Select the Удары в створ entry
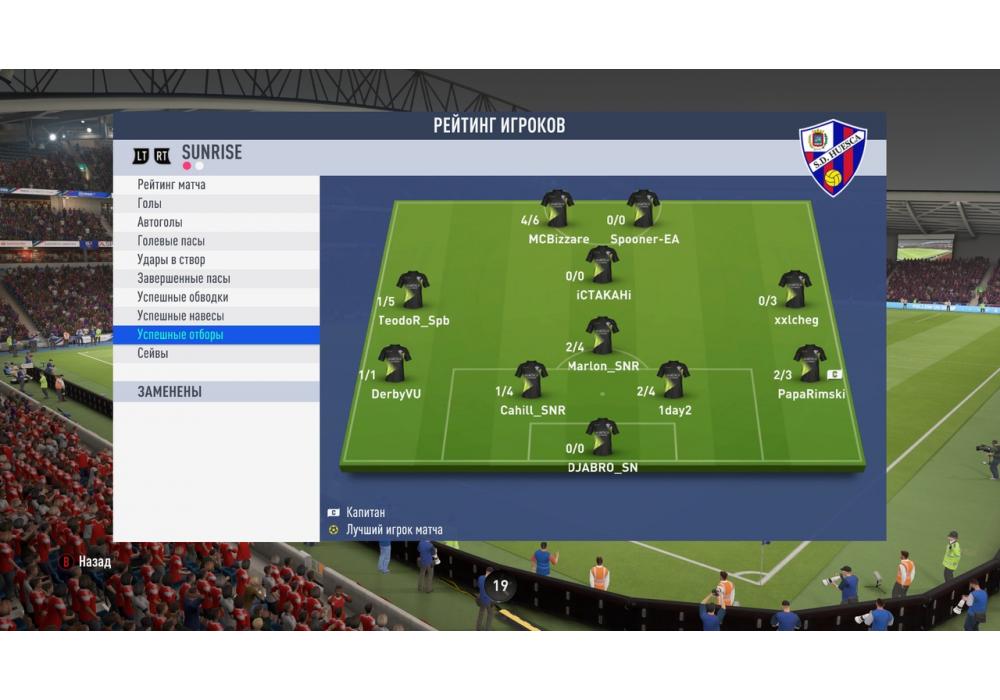The image size is (1000, 700). coord(215,260)
